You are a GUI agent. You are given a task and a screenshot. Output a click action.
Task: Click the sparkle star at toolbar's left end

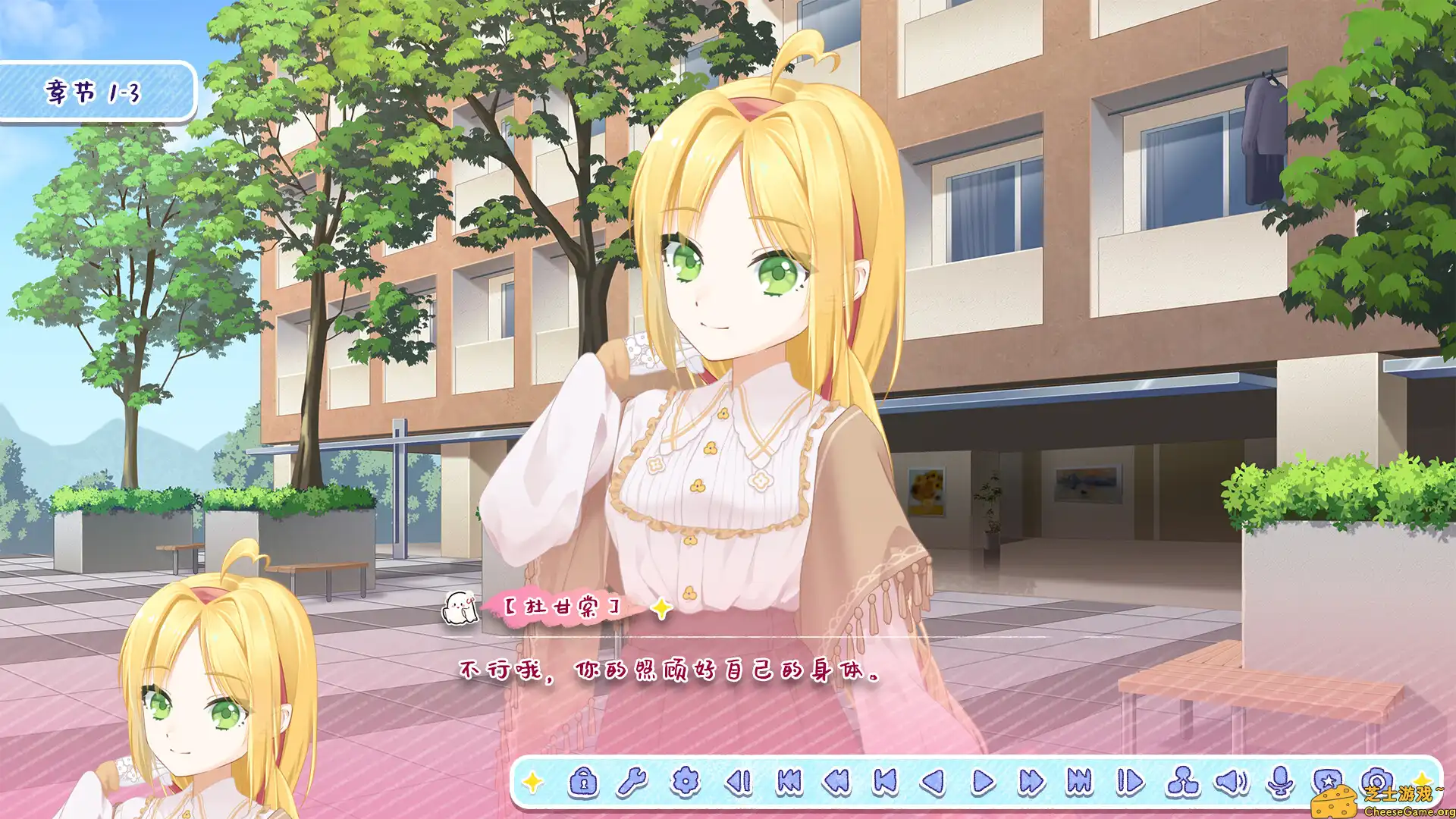pos(533,780)
